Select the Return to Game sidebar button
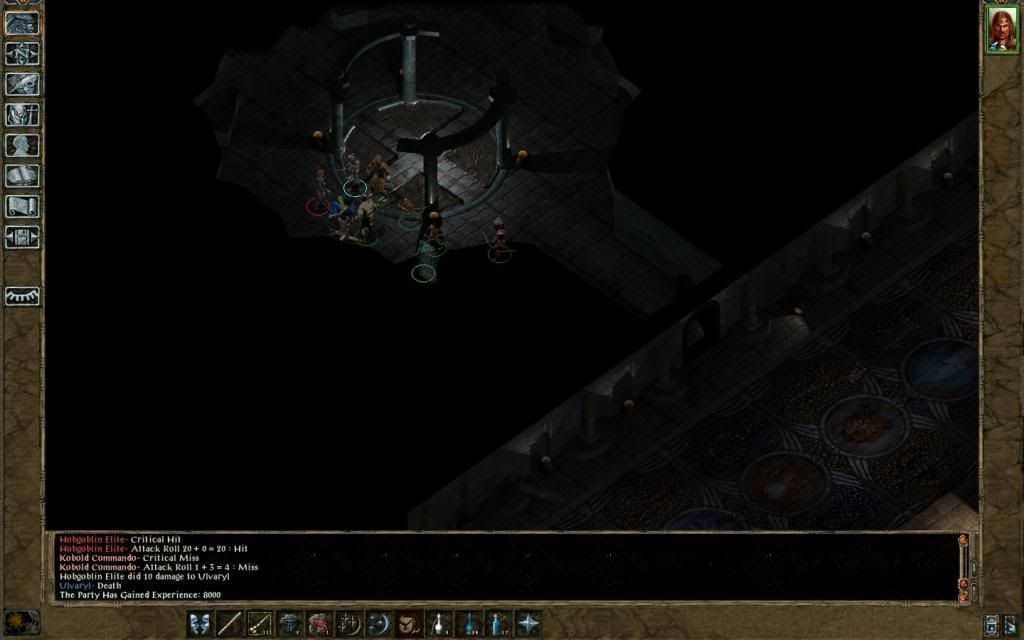1024x640 pixels. [22, 24]
